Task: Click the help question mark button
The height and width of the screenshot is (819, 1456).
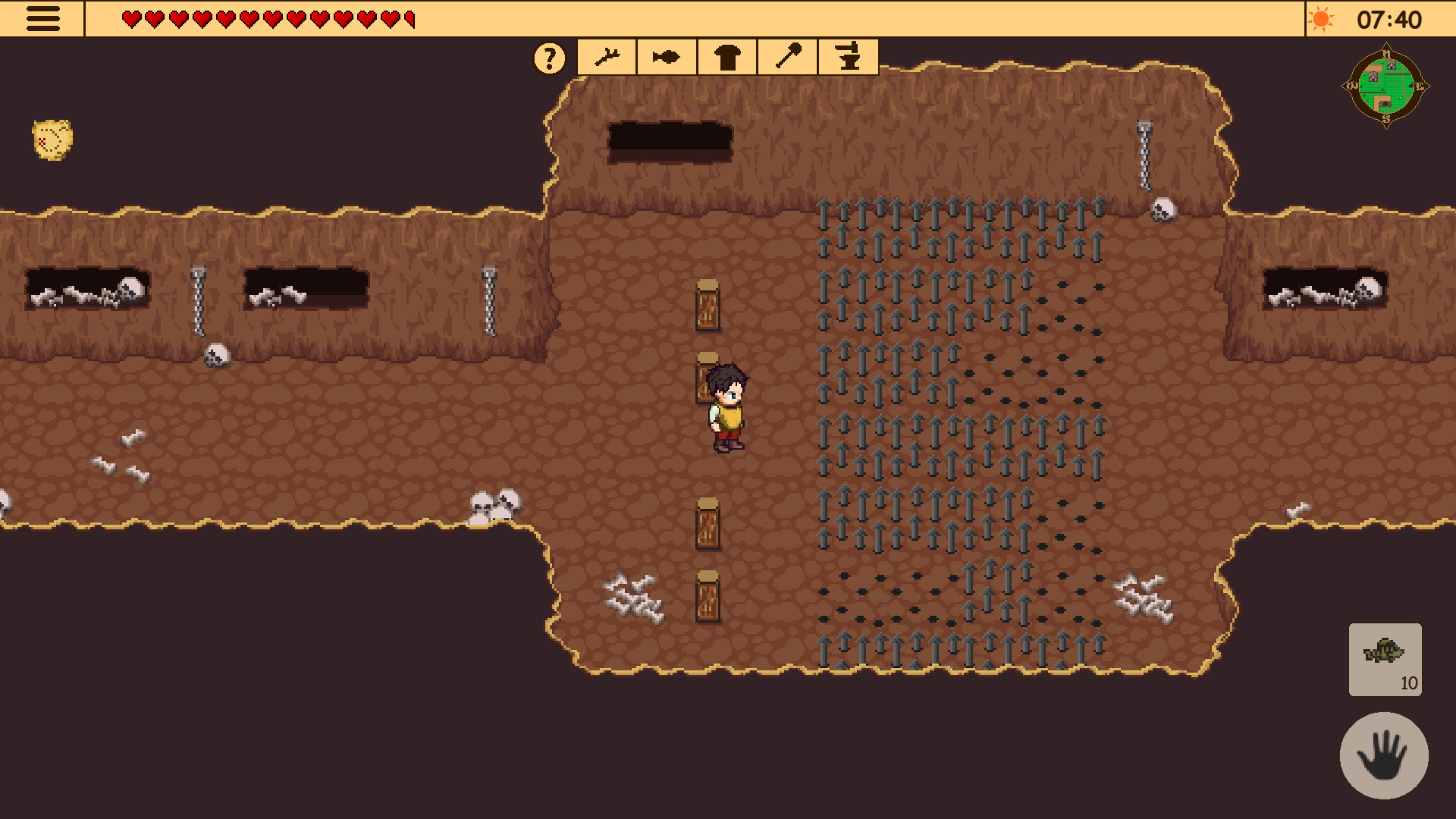Action: pyautogui.click(x=549, y=57)
